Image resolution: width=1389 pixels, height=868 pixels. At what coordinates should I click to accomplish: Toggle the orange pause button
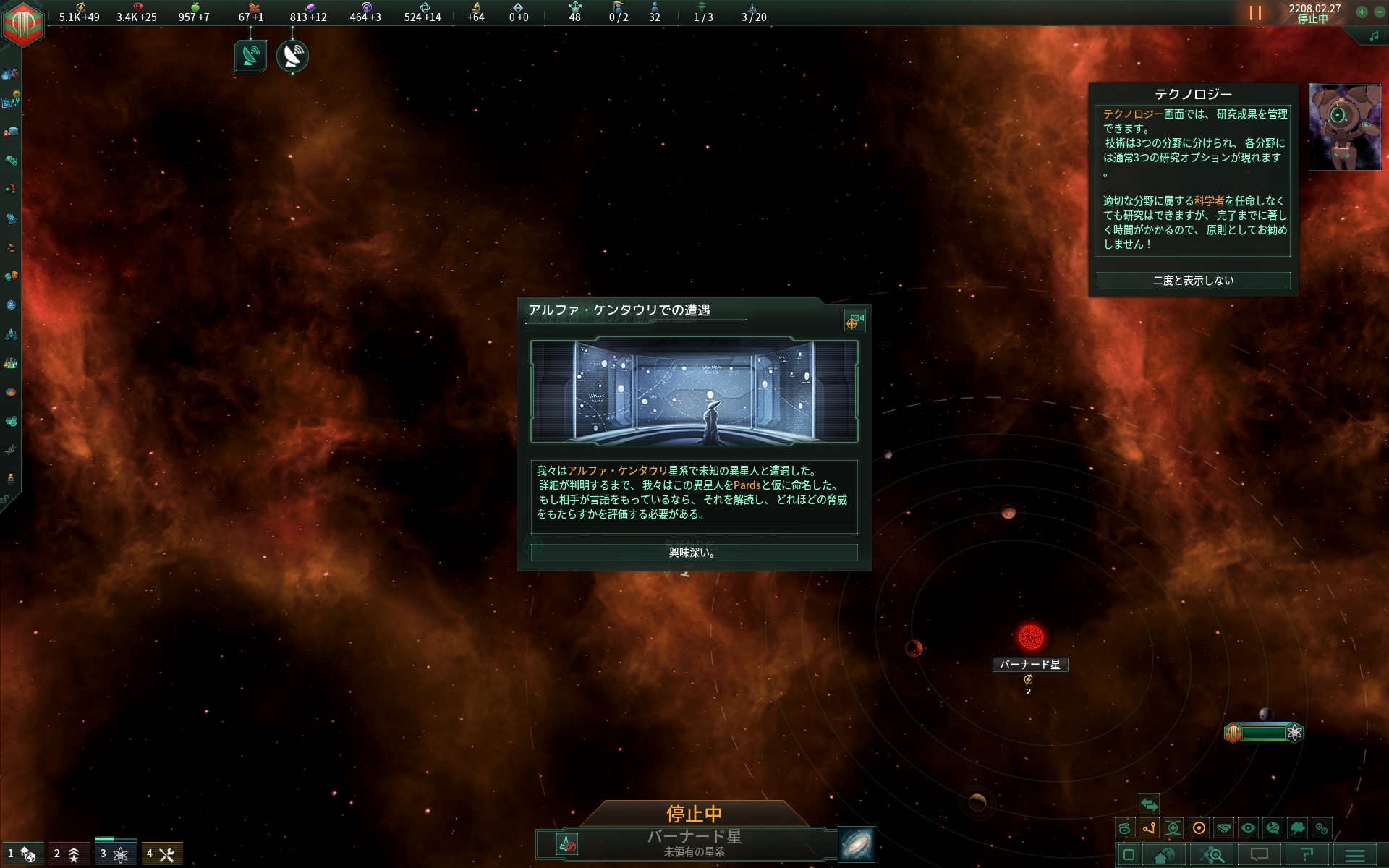click(1255, 13)
